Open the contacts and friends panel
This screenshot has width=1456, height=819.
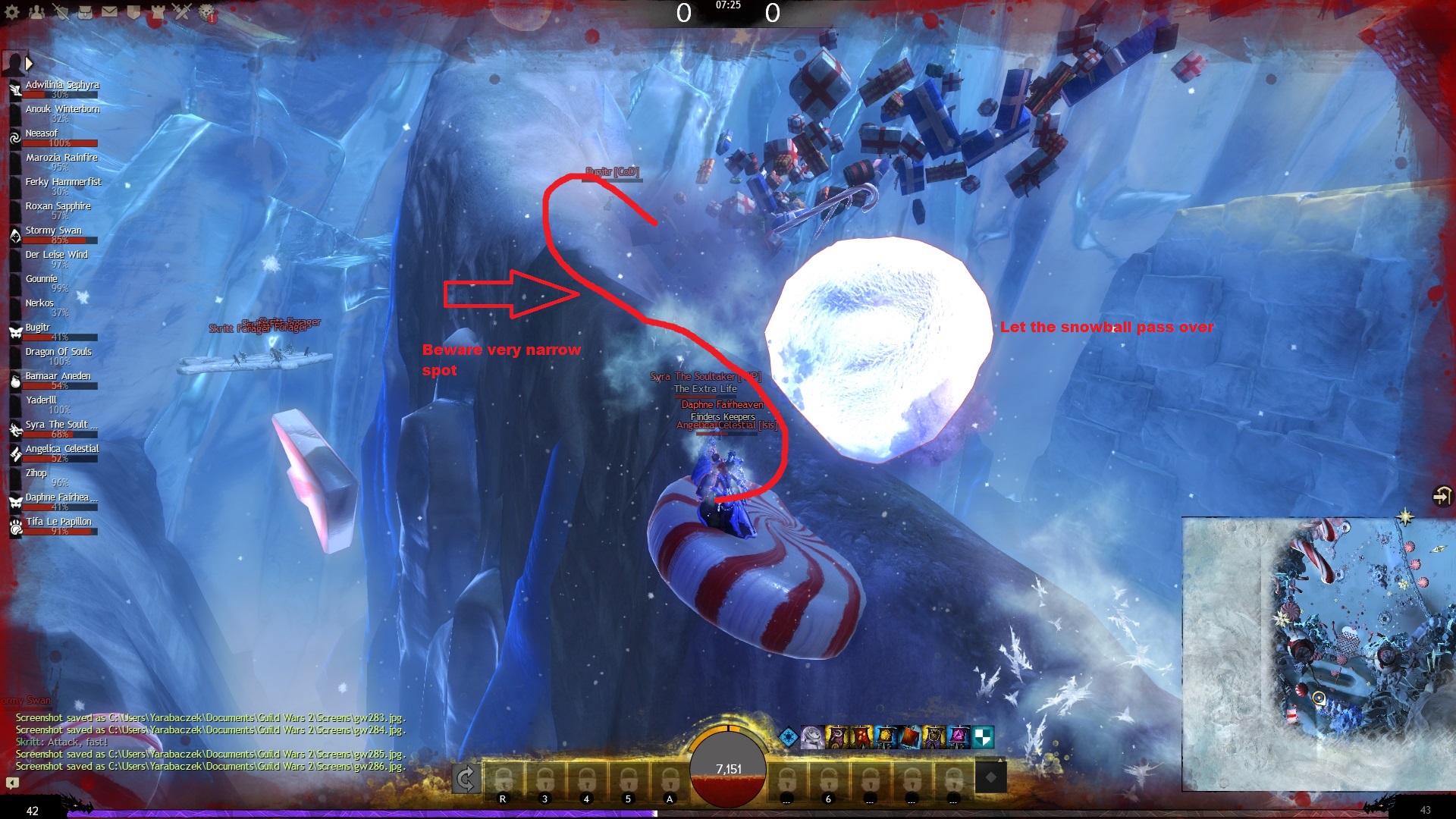tap(37, 12)
